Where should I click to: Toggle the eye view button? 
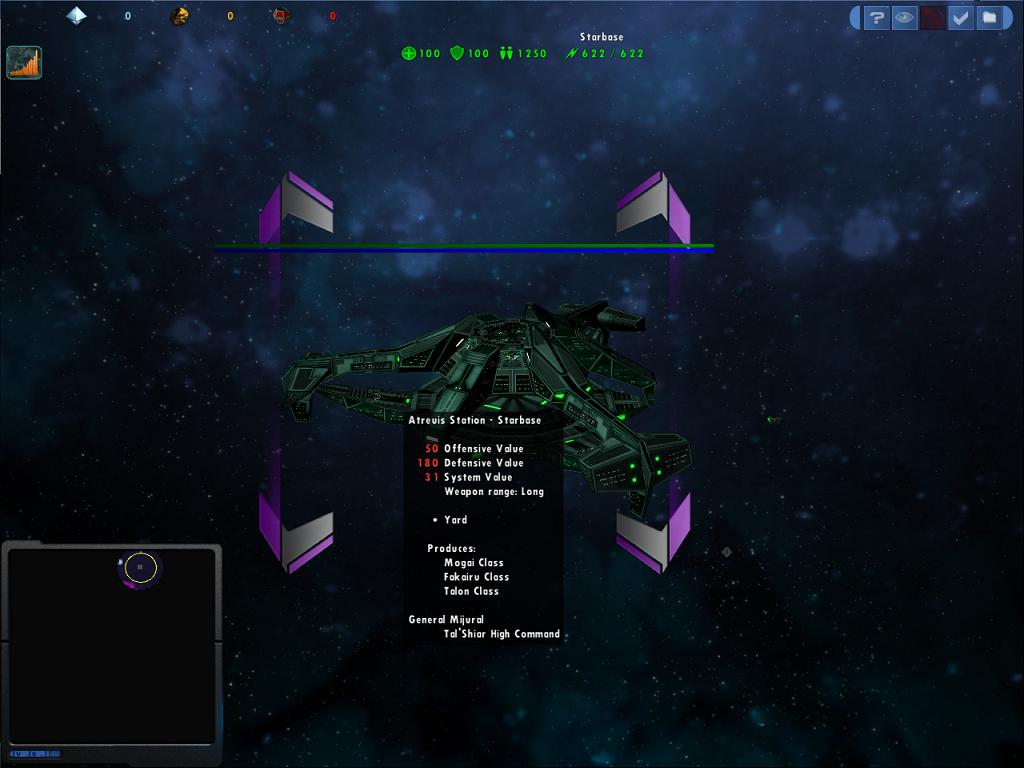(x=904, y=18)
